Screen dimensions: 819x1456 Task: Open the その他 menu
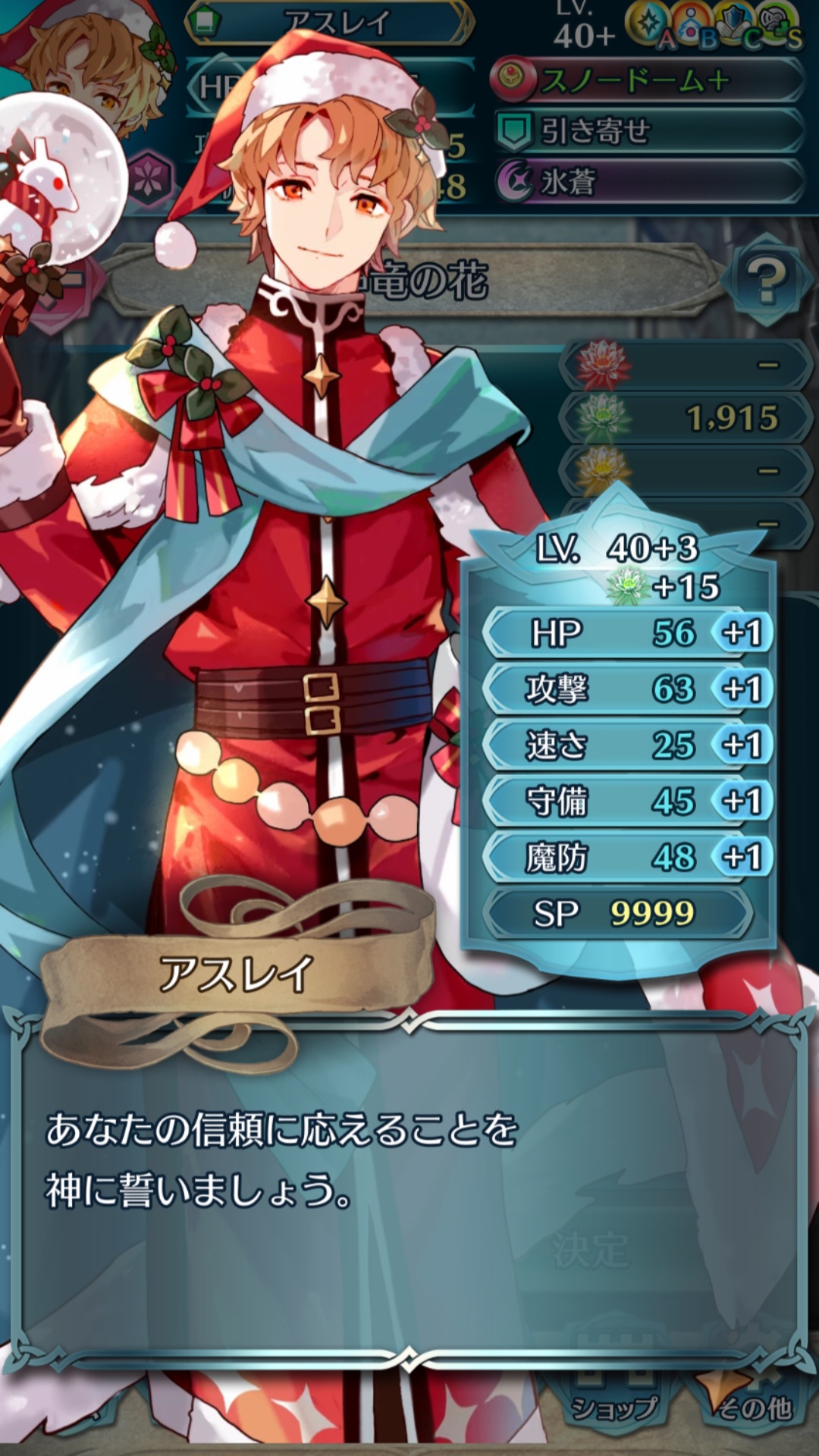point(752,1405)
